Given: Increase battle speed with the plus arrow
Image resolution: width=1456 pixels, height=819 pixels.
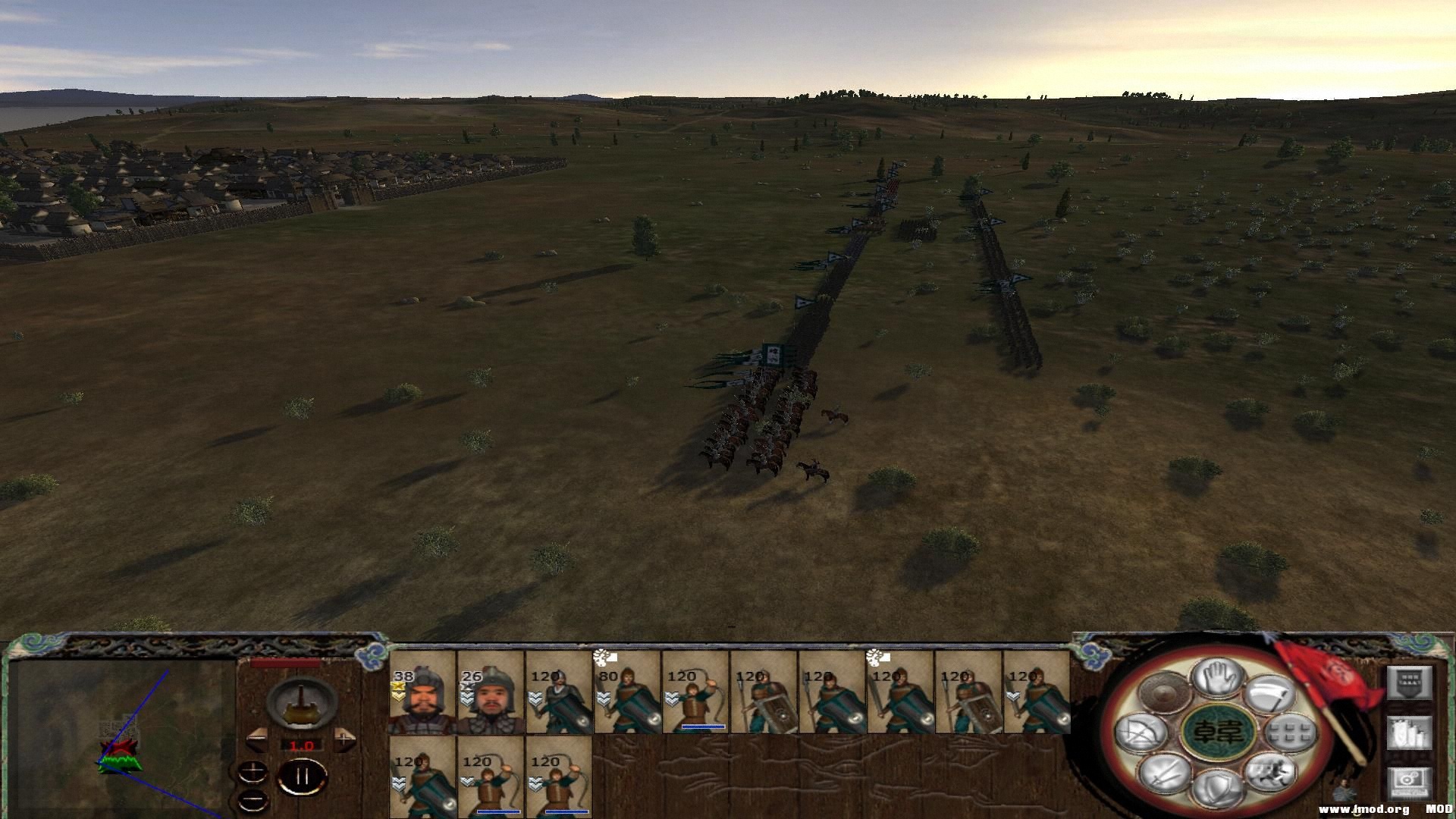Looking at the screenshot, I should pos(344,740).
